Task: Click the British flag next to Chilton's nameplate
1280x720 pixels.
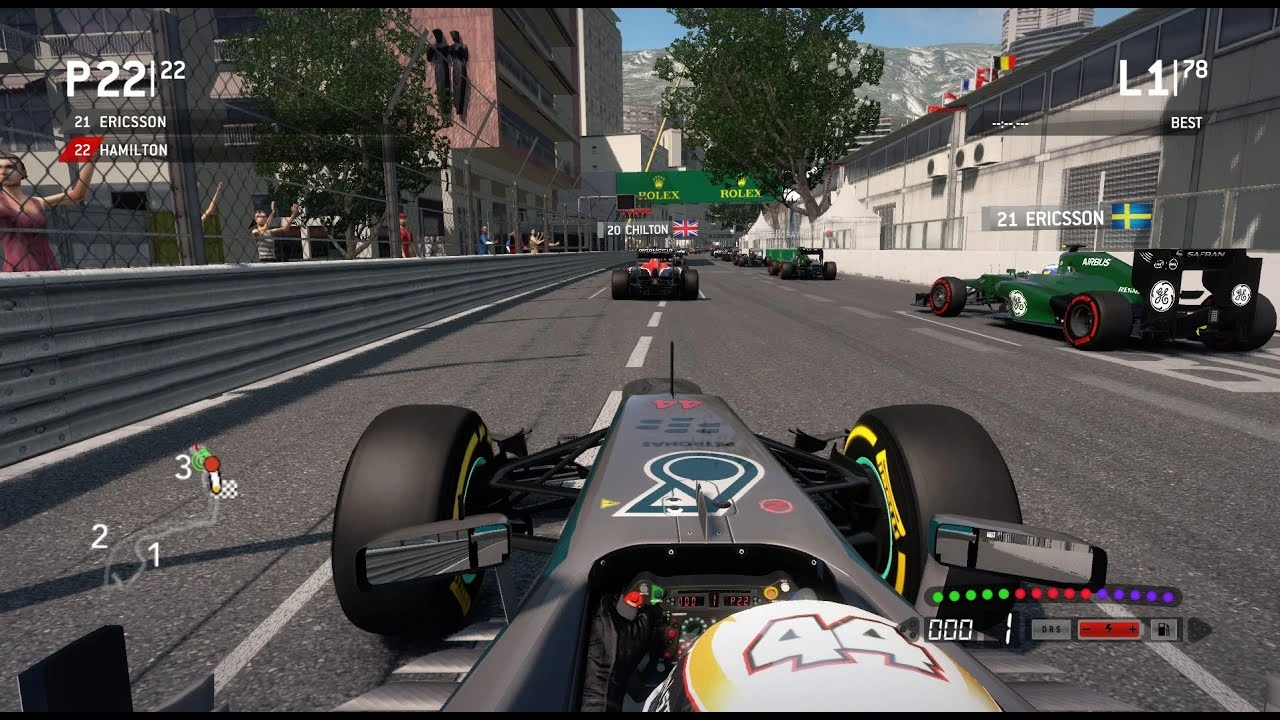Action: [x=684, y=228]
